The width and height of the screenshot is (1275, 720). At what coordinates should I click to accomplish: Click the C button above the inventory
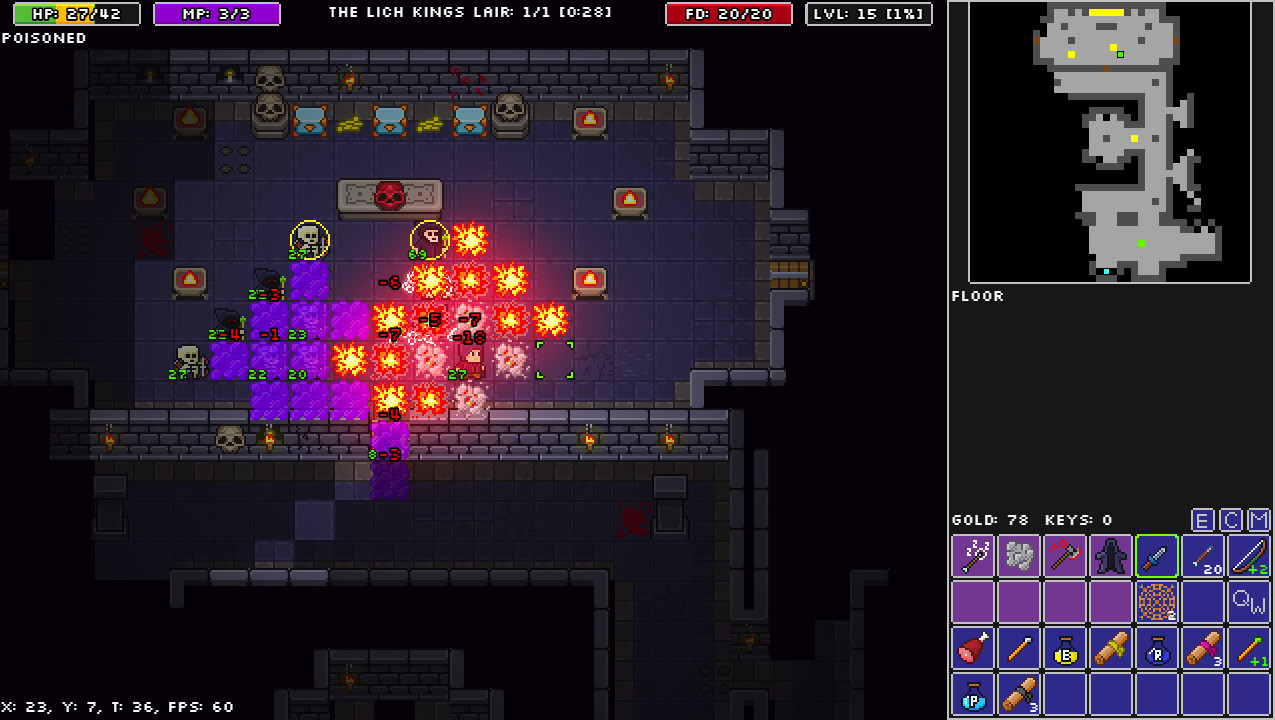tap(1231, 520)
